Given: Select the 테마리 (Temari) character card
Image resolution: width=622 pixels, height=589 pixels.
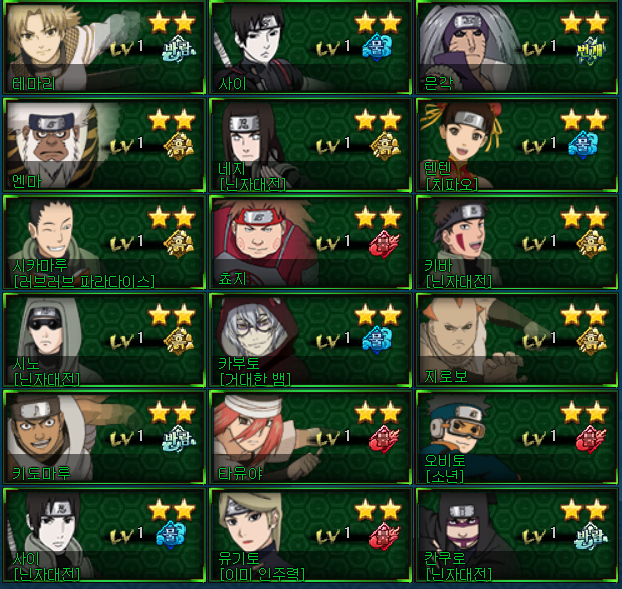Looking at the screenshot, I should coord(104,47).
